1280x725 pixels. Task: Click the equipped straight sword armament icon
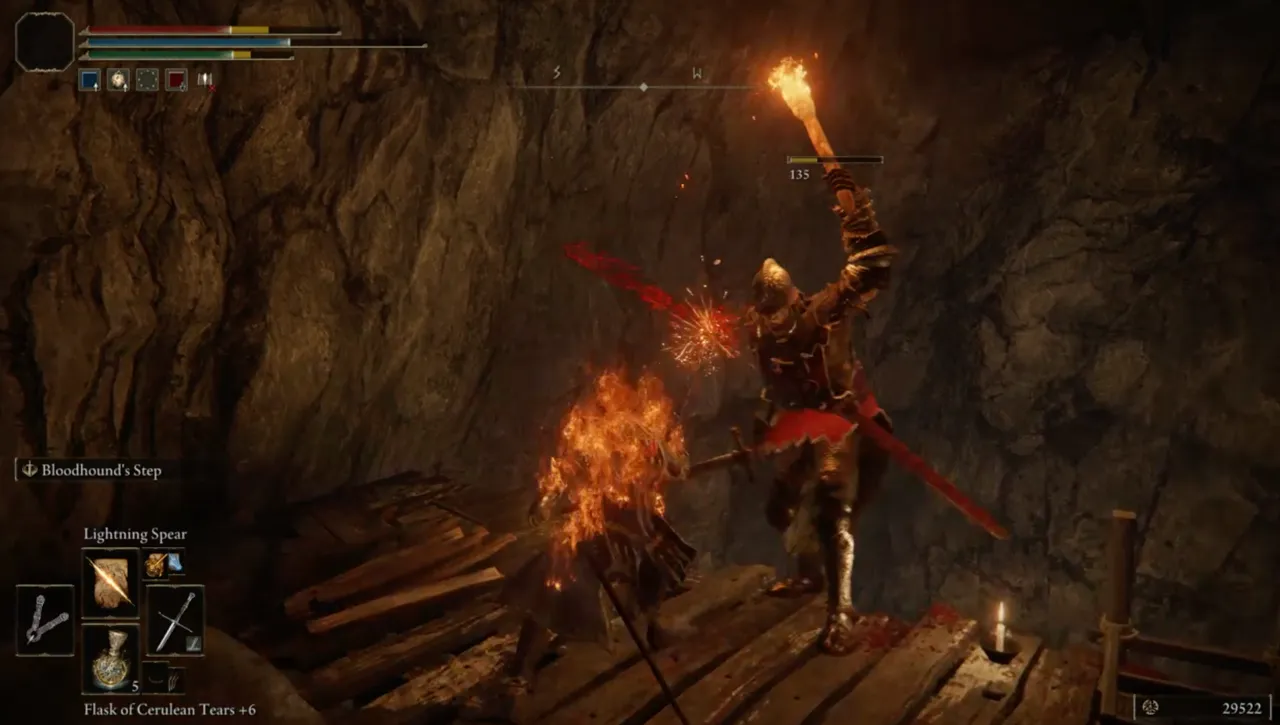click(174, 619)
